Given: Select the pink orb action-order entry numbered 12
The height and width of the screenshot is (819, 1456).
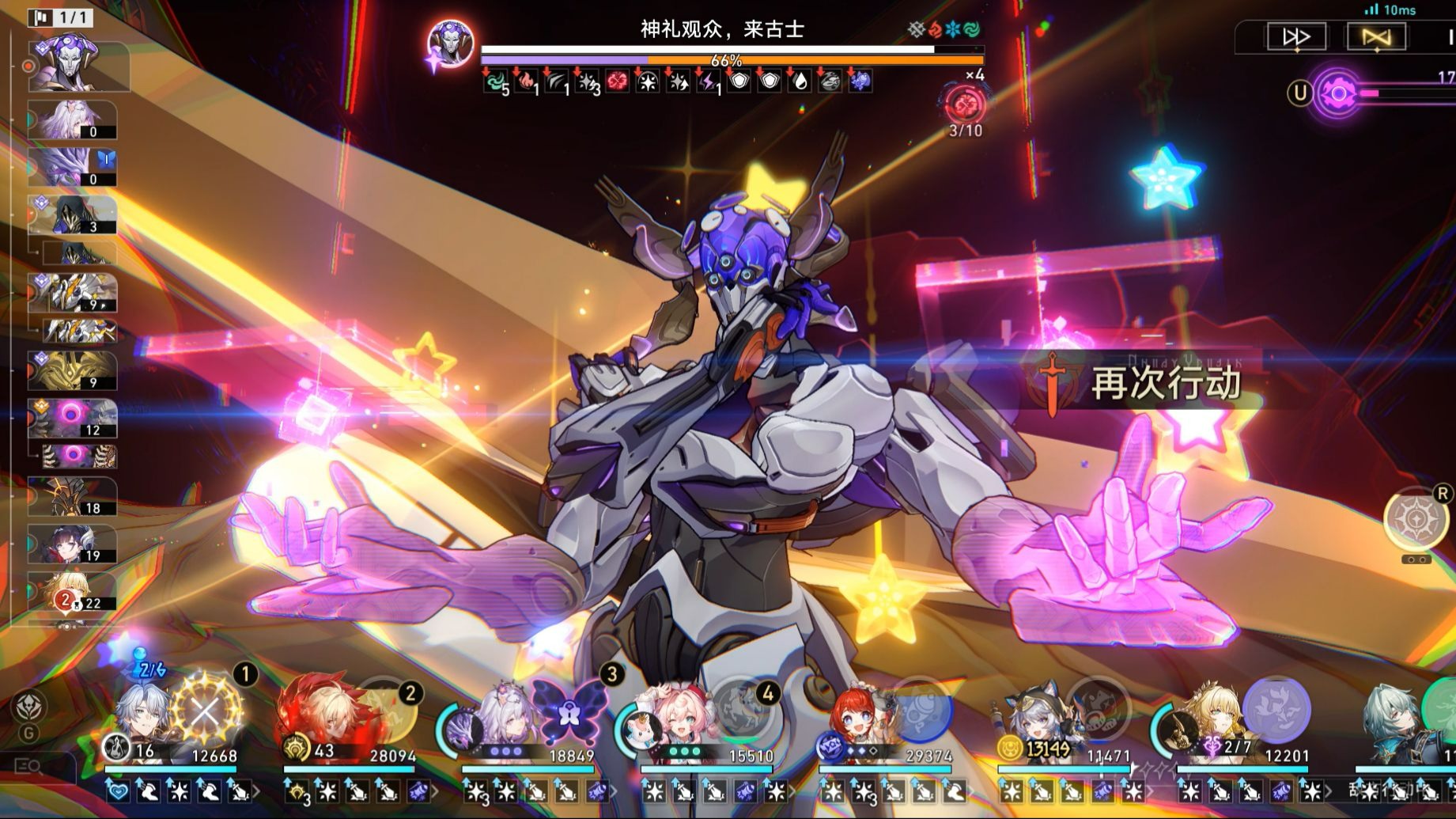Looking at the screenshot, I should (x=73, y=418).
